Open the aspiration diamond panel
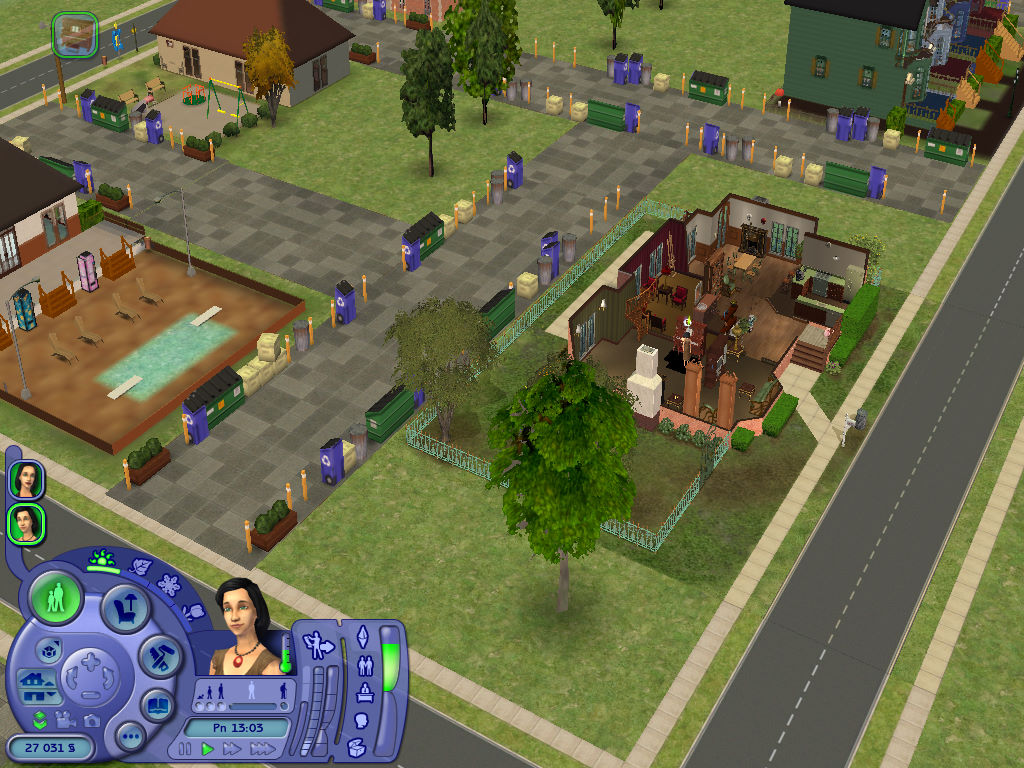 click(363, 636)
